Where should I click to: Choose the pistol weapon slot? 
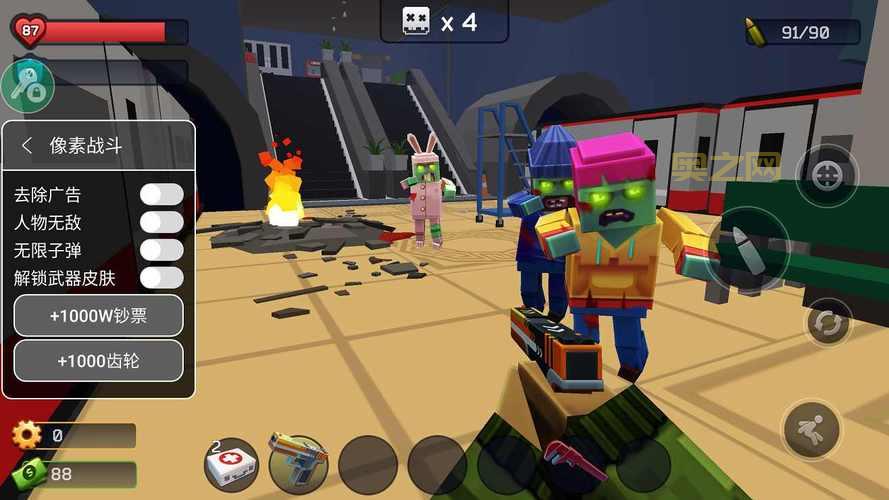pos(298,464)
